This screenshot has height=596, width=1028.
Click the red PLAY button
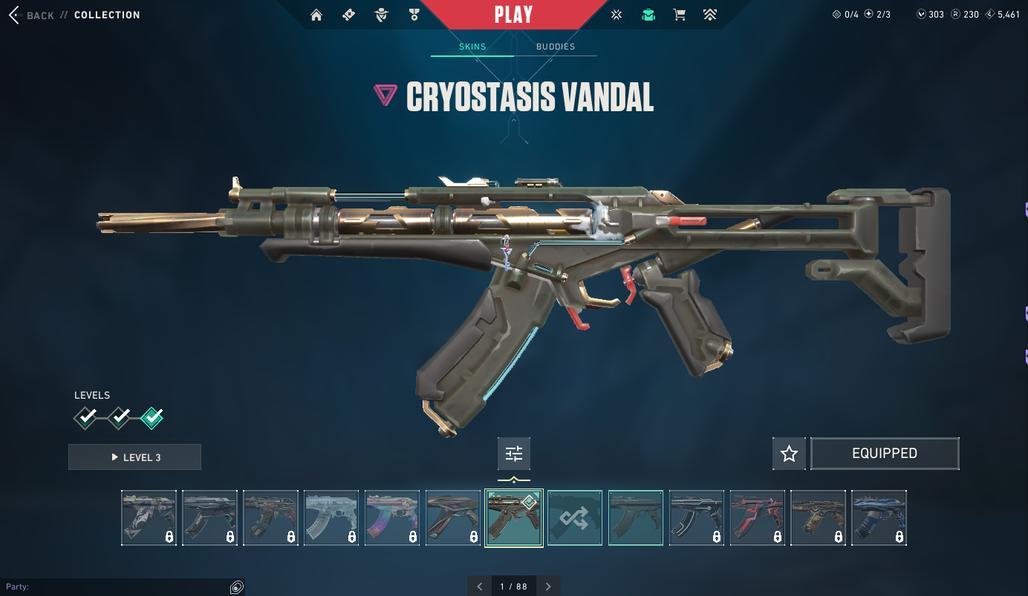pyautogui.click(x=513, y=15)
